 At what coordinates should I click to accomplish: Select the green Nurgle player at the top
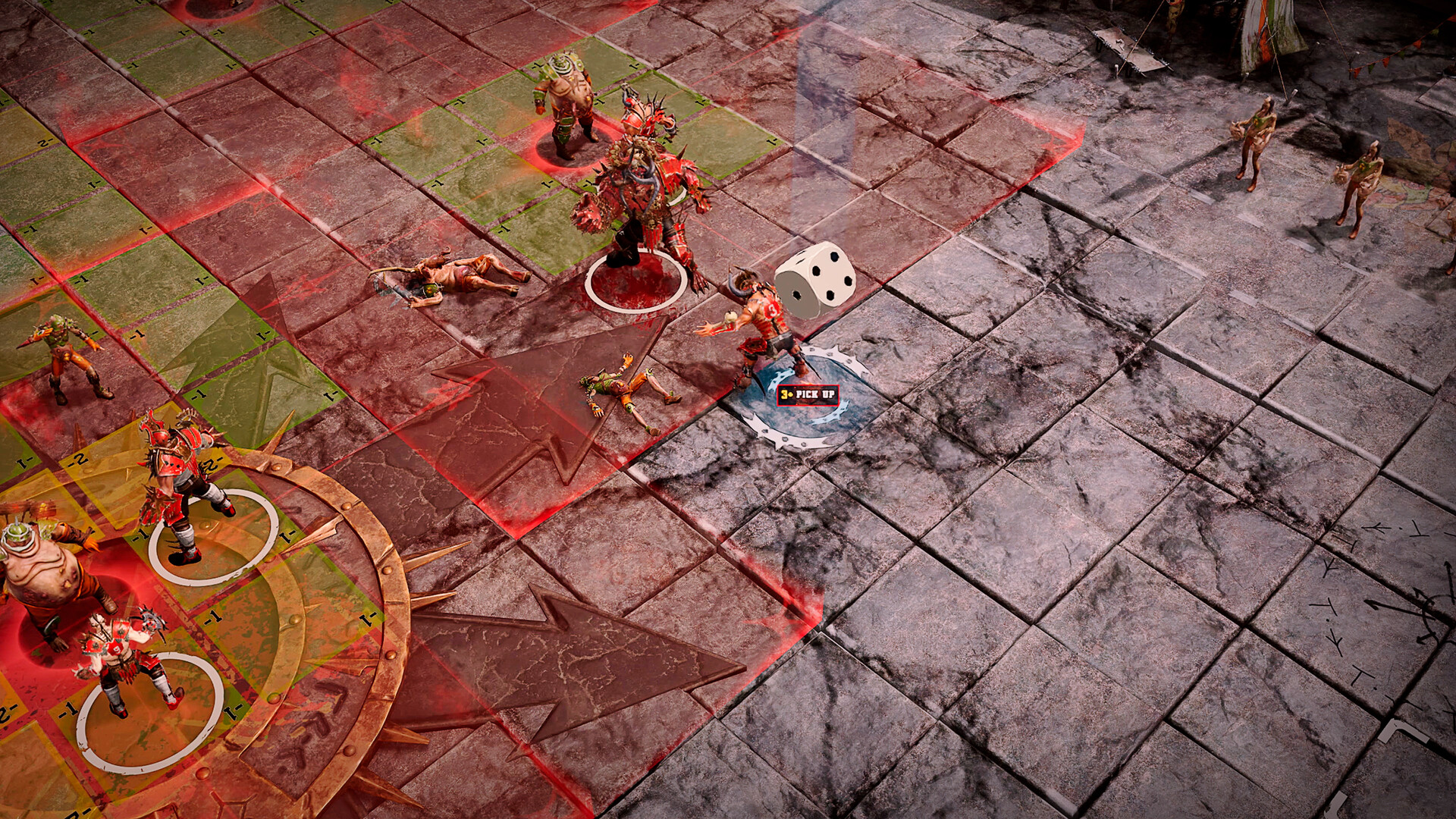click(x=569, y=99)
